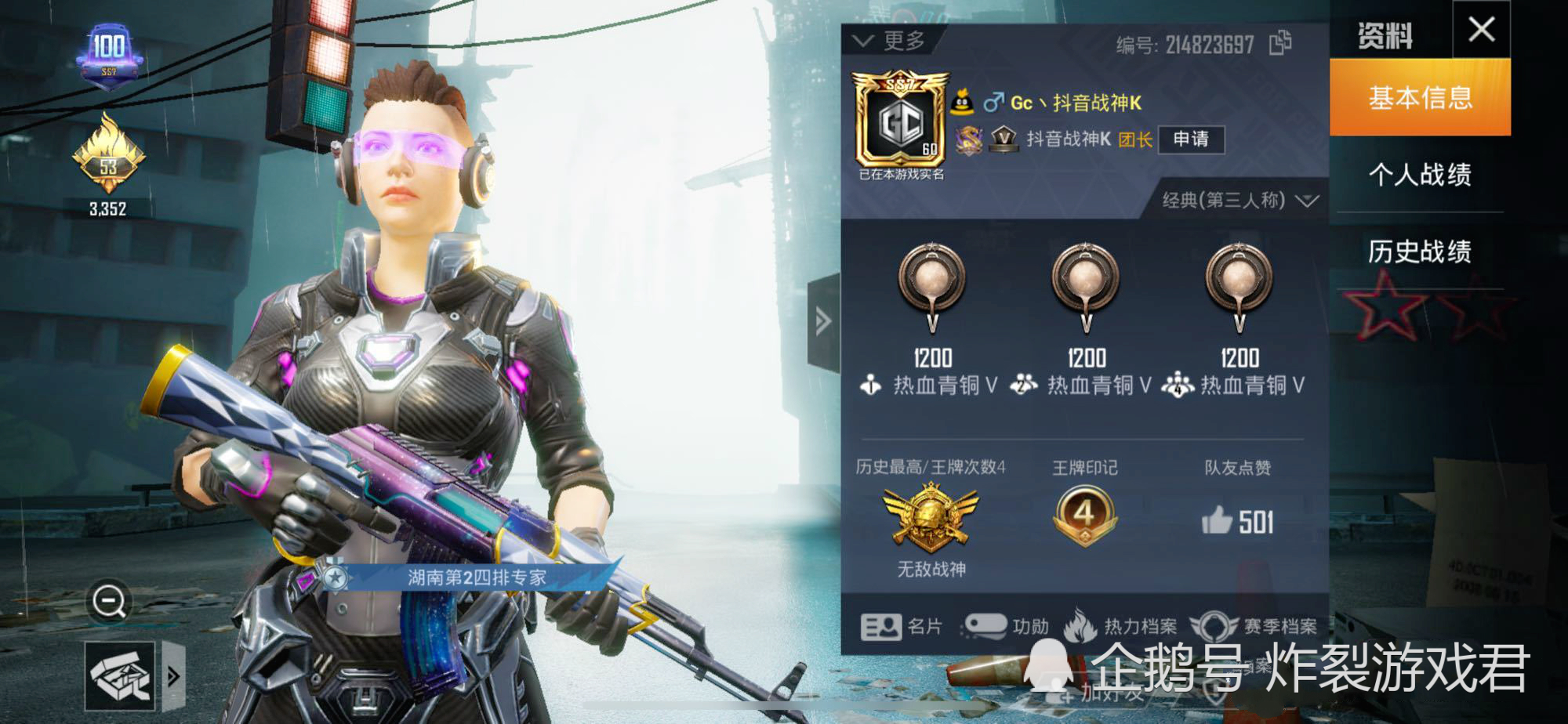The image size is (1568, 724).
Task: Click 申请 to apply to the clan
Action: click(x=1190, y=139)
